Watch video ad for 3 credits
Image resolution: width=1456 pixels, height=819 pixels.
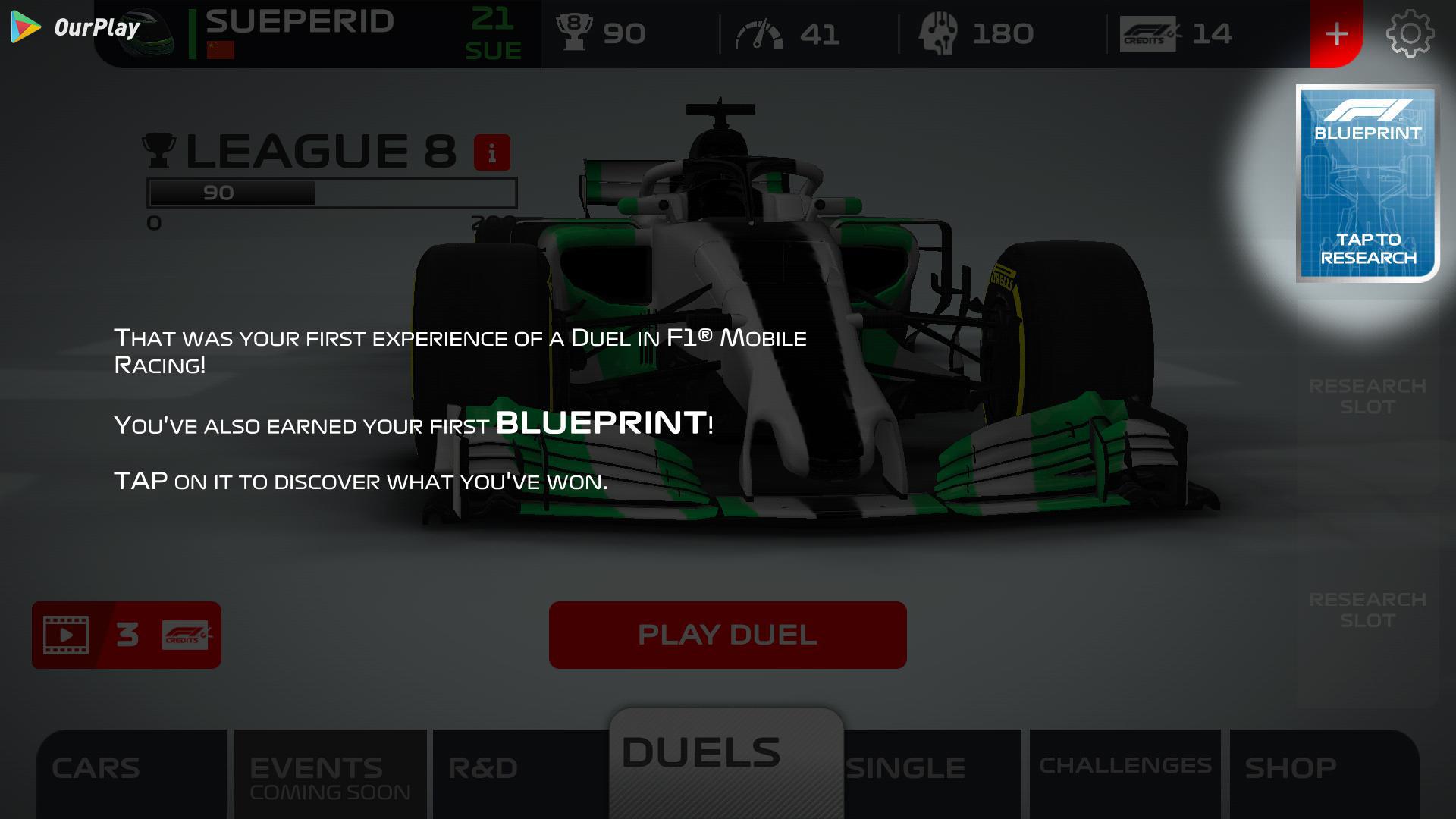[126, 635]
